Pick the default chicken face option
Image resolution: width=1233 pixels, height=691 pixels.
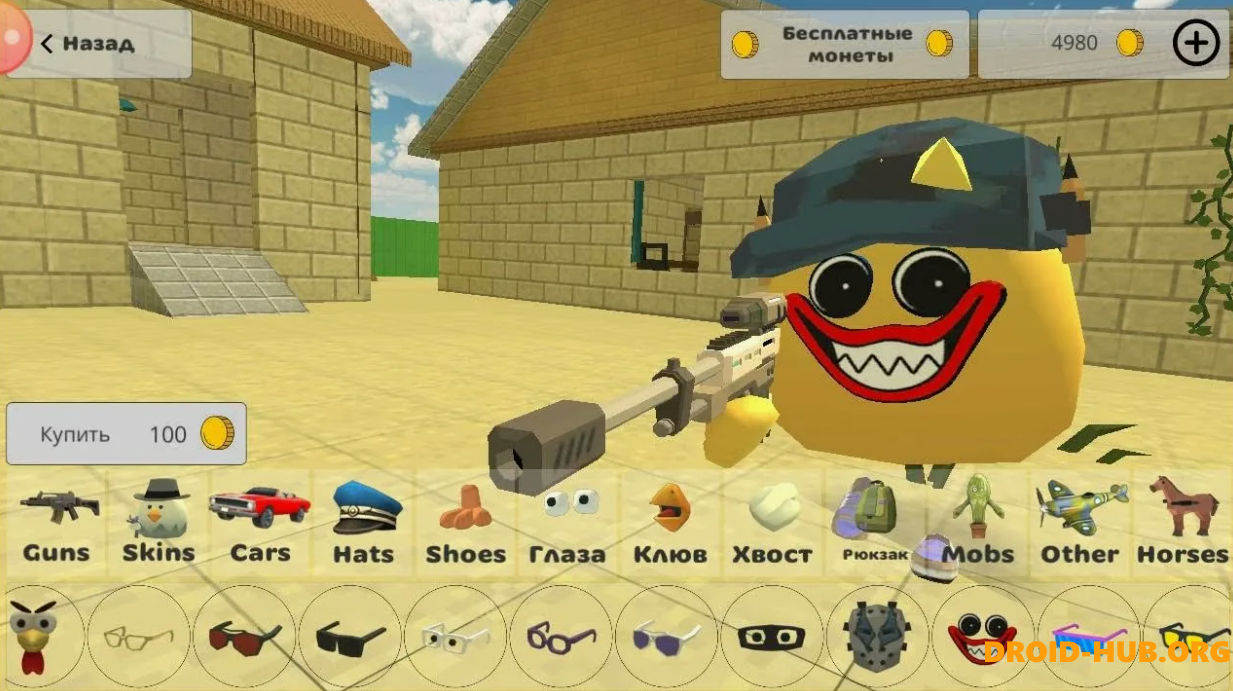click(x=35, y=636)
